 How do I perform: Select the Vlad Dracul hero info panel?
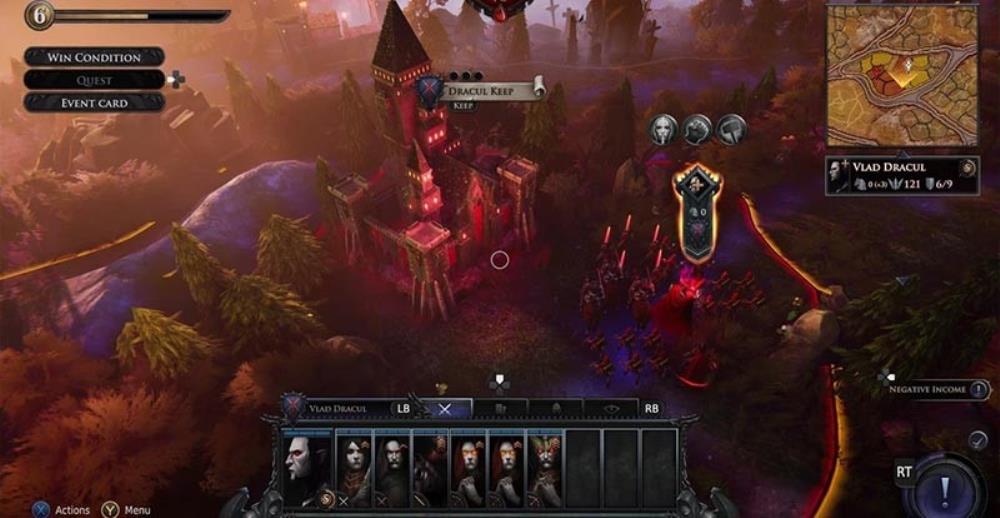(x=902, y=175)
